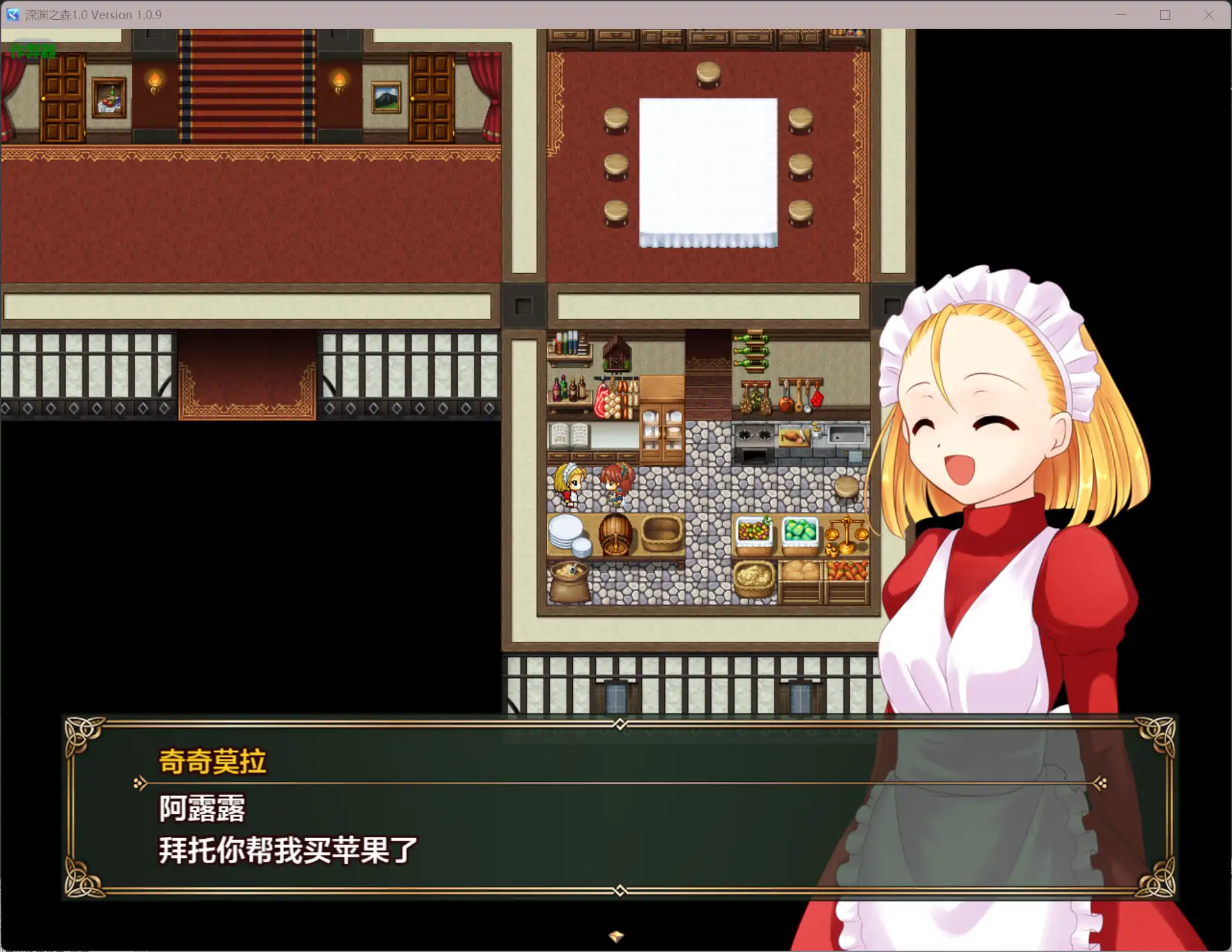
Task: Click the game application icon in title bar
Action: click(x=13, y=14)
